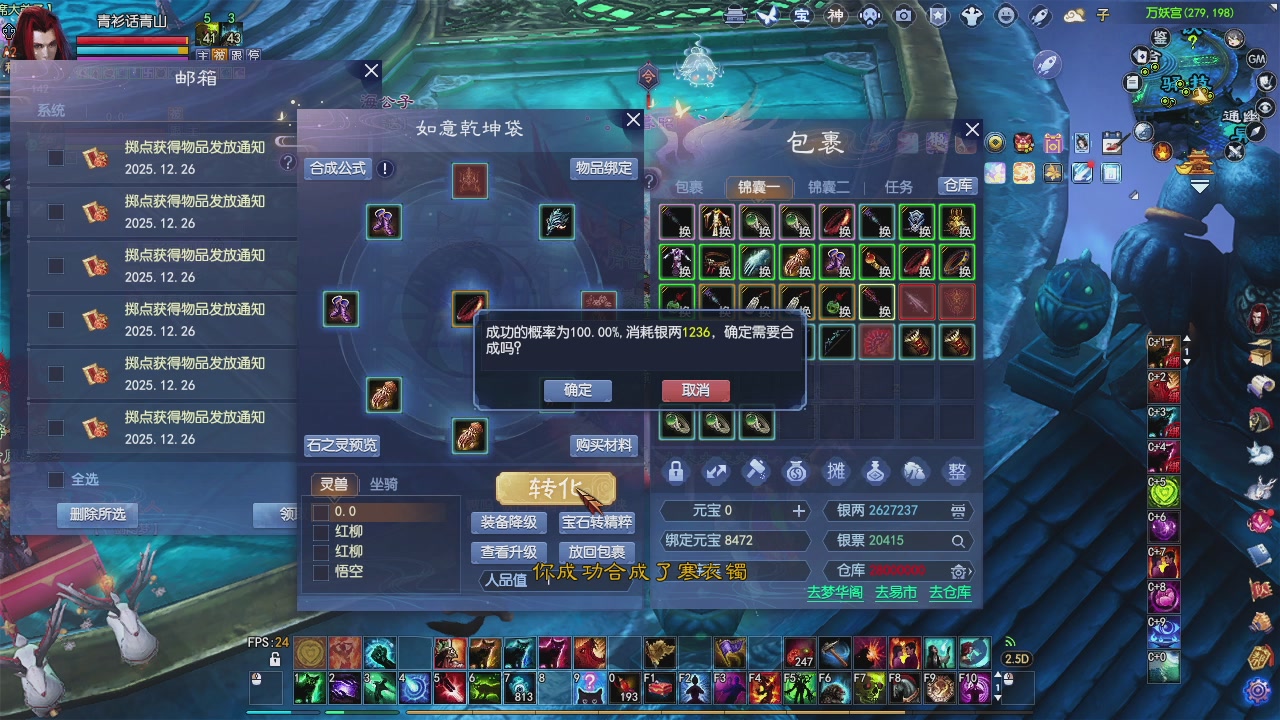Click the magnifier icon beside 银票 20415

coord(957,540)
